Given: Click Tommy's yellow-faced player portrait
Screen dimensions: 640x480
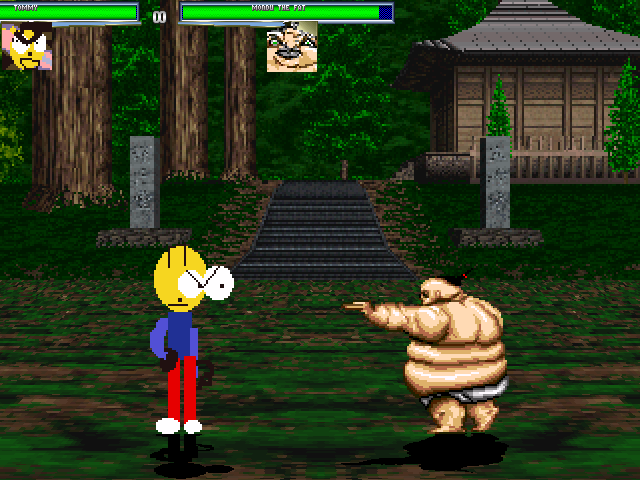Looking at the screenshot, I should 27,47.
